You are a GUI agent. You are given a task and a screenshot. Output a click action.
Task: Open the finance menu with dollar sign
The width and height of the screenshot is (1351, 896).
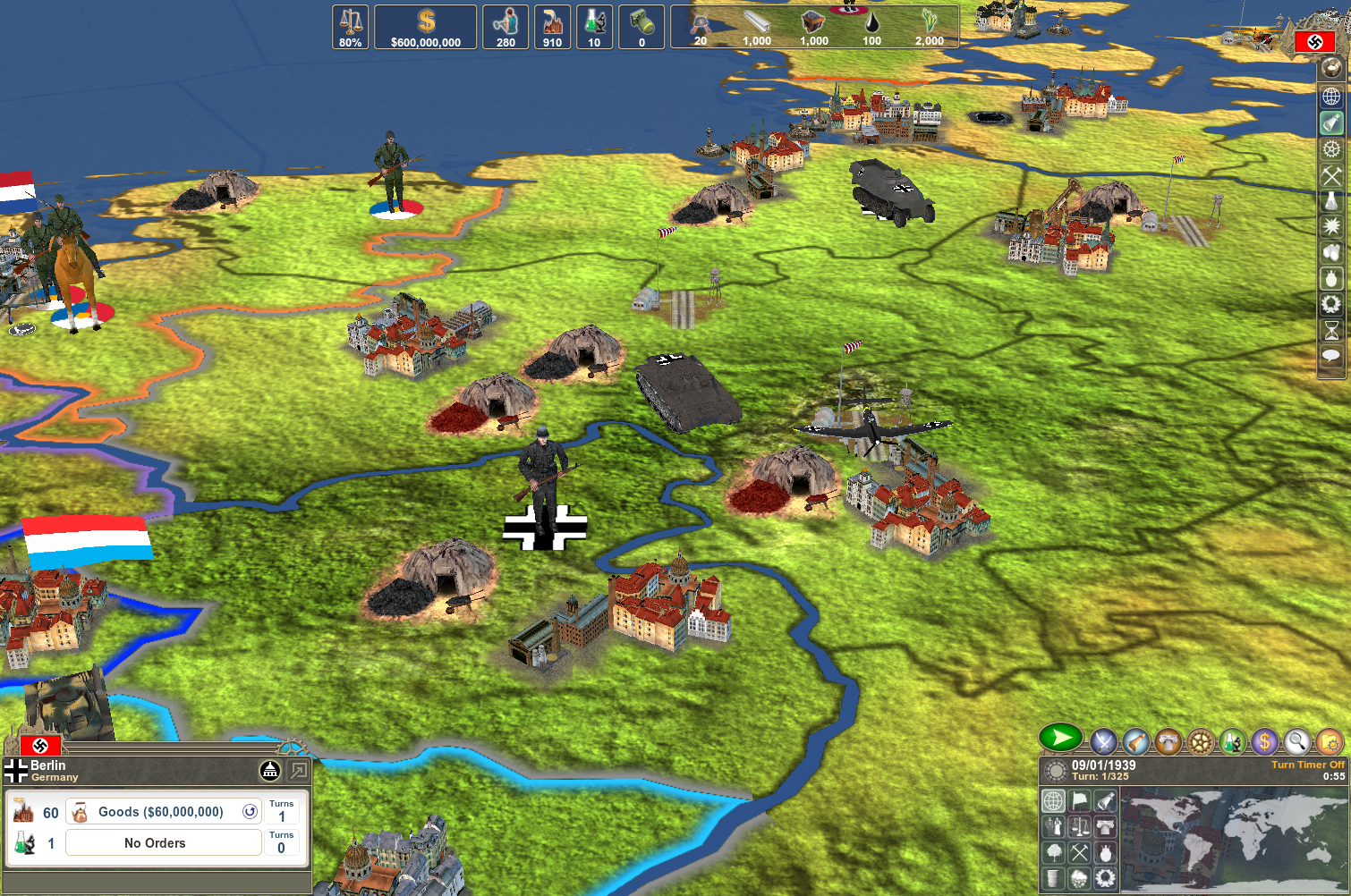tap(1264, 741)
